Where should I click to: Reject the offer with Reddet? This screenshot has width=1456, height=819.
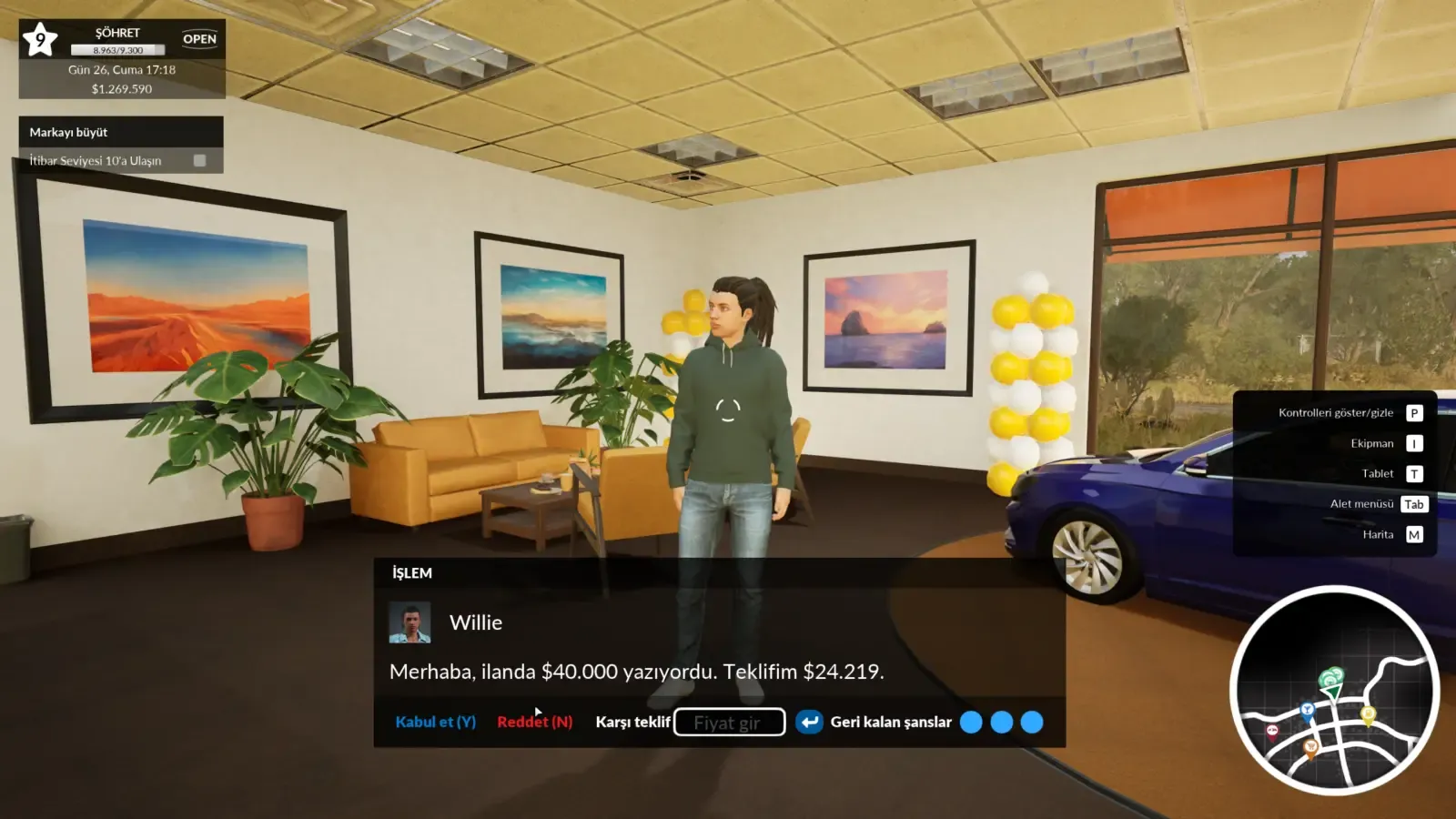click(x=533, y=722)
